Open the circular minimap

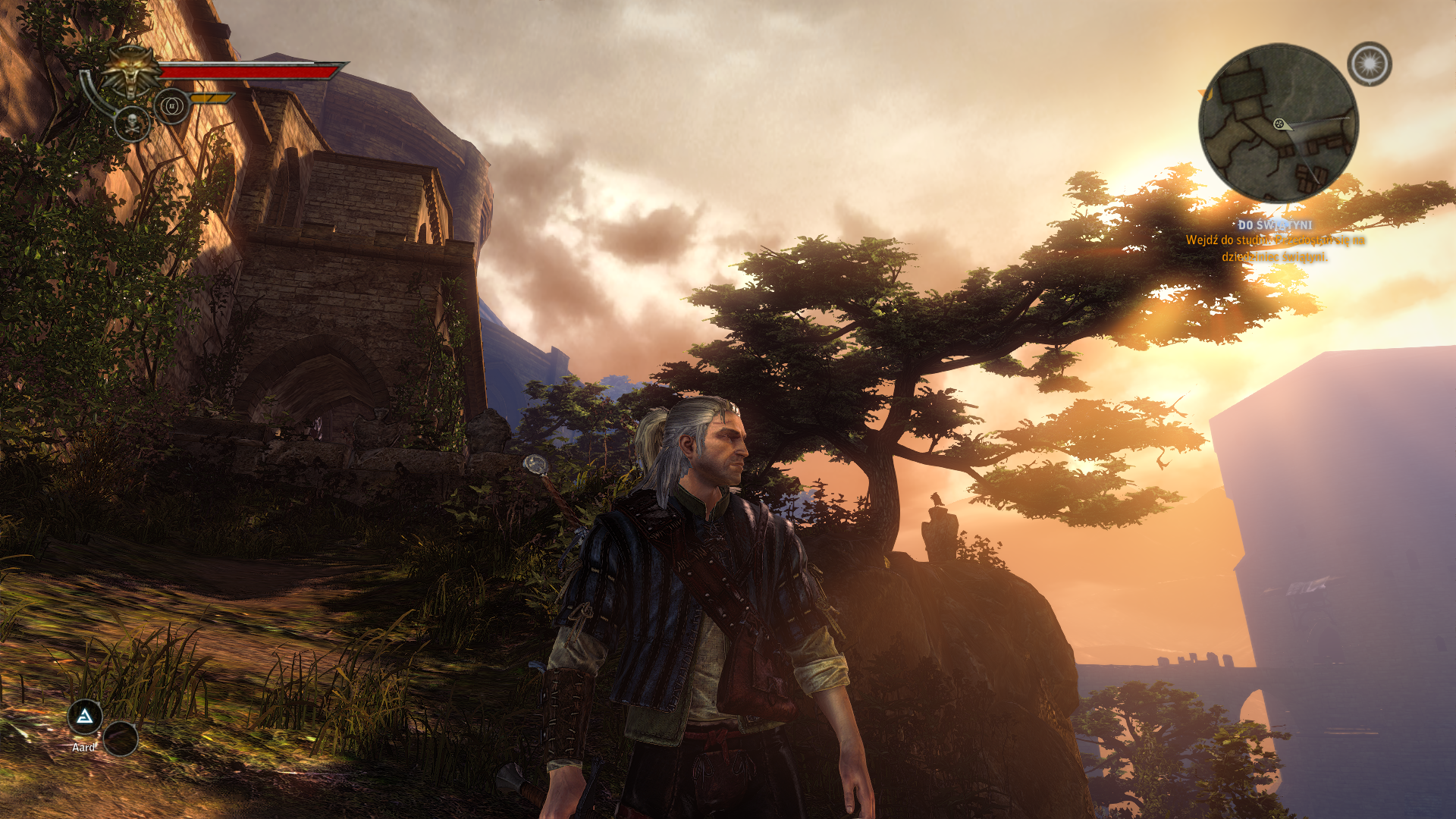pyautogui.click(x=1278, y=123)
